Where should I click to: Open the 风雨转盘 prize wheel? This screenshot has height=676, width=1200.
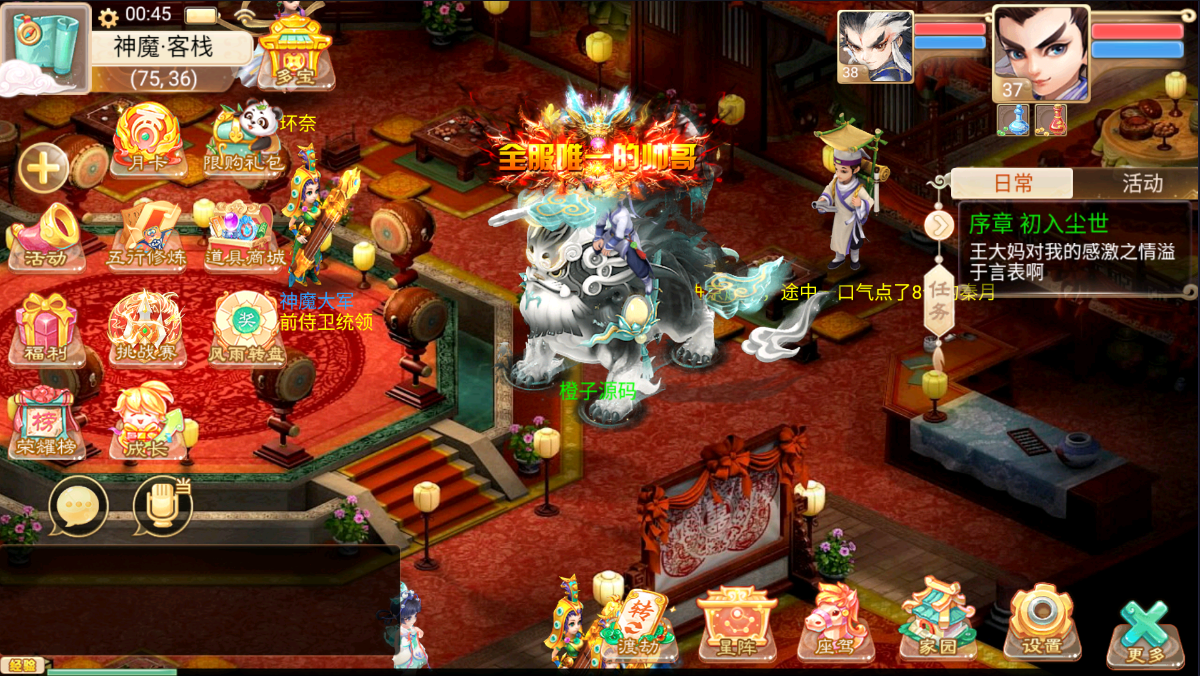pyautogui.click(x=244, y=328)
